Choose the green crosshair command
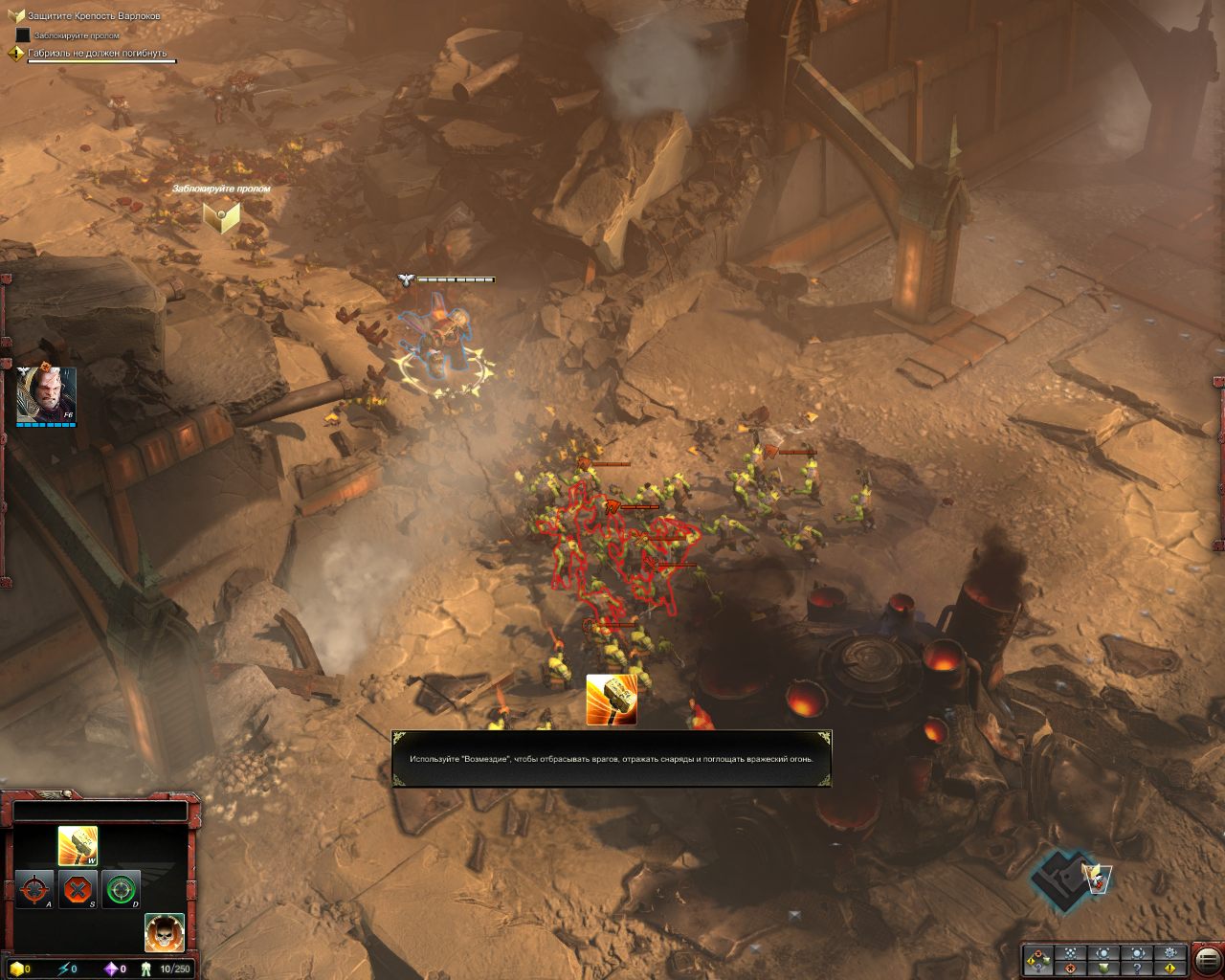The width and height of the screenshot is (1225, 980). (x=121, y=890)
